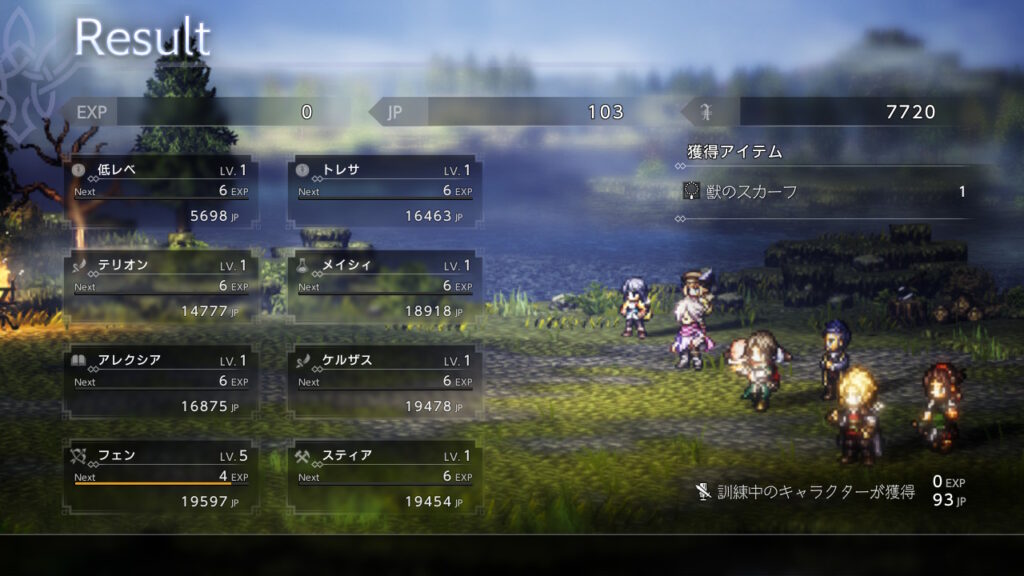Choose the テリオン result card
Image resolution: width=1024 pixels, height=576 pixels.
click(161, 287)
